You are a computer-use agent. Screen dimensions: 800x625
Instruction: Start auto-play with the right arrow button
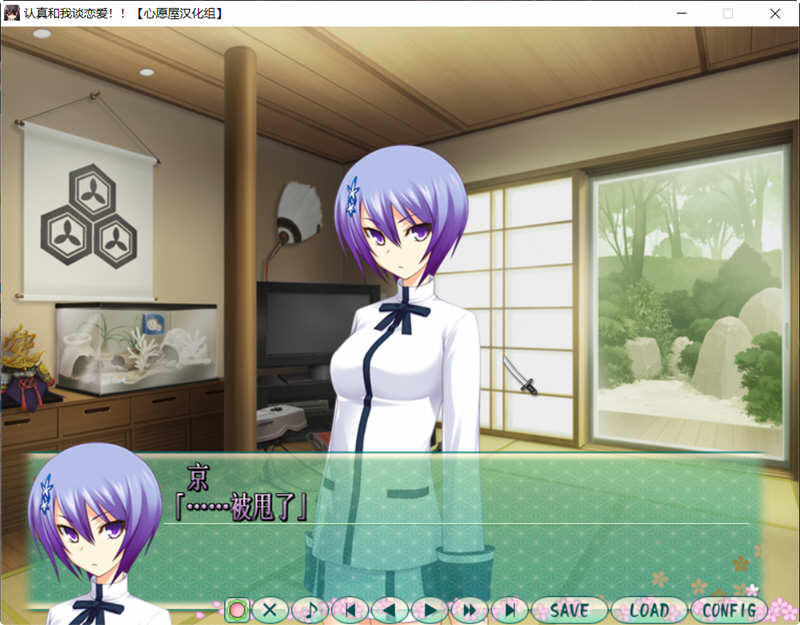(429, 609)
